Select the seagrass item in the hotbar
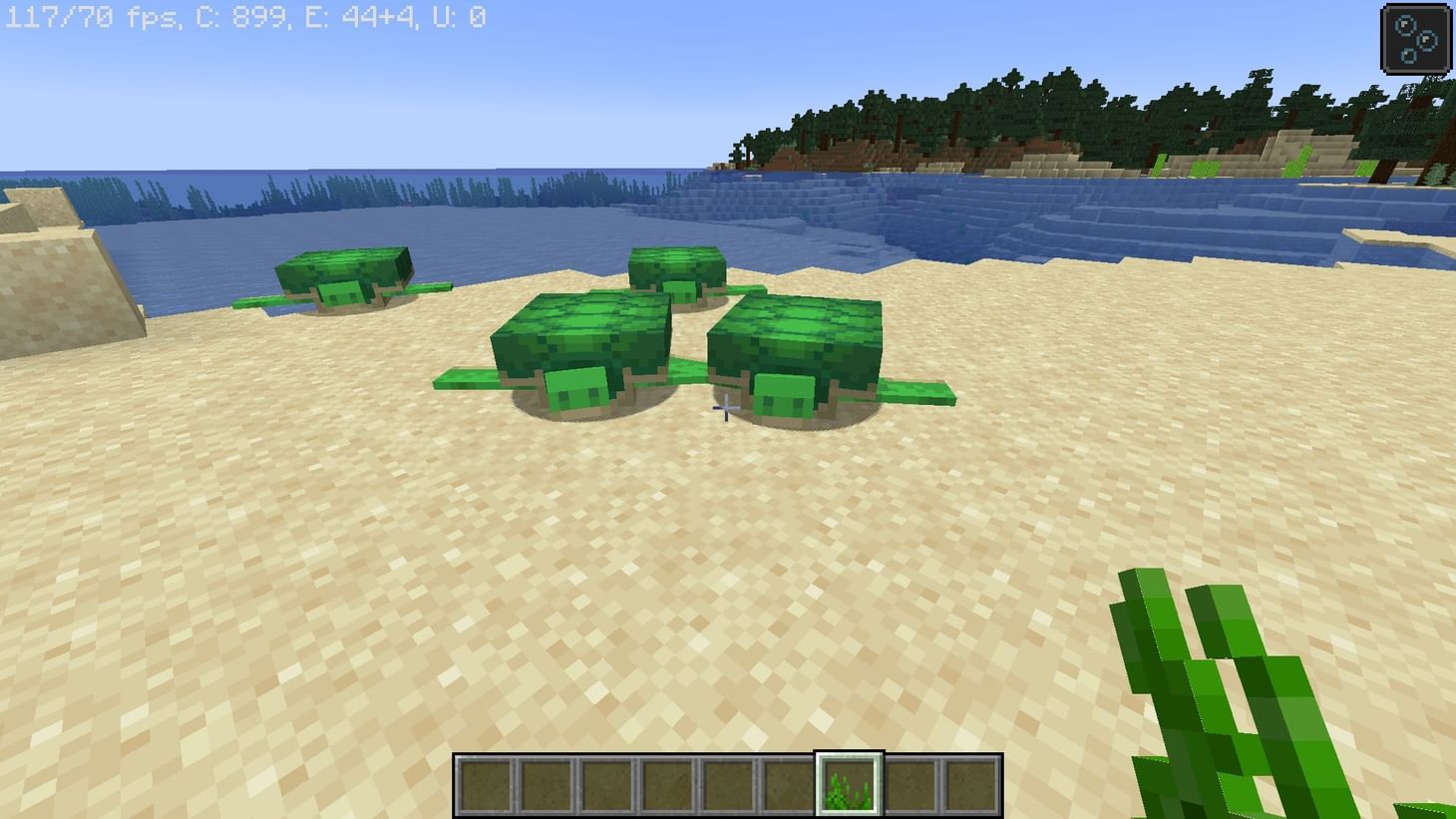This screenshot has height=819, width=1456. coord(848,786)
